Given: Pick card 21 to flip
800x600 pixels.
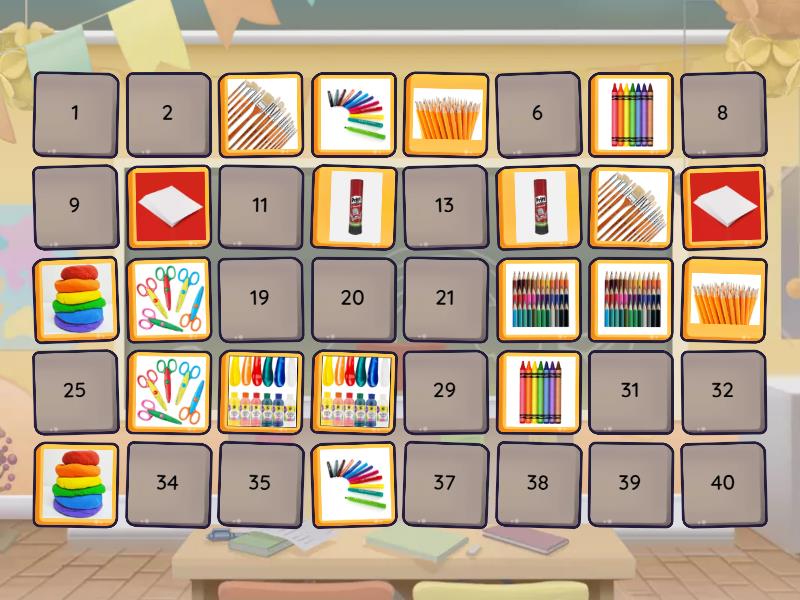Looking at the screenshot, I should [x=445, y=298].
